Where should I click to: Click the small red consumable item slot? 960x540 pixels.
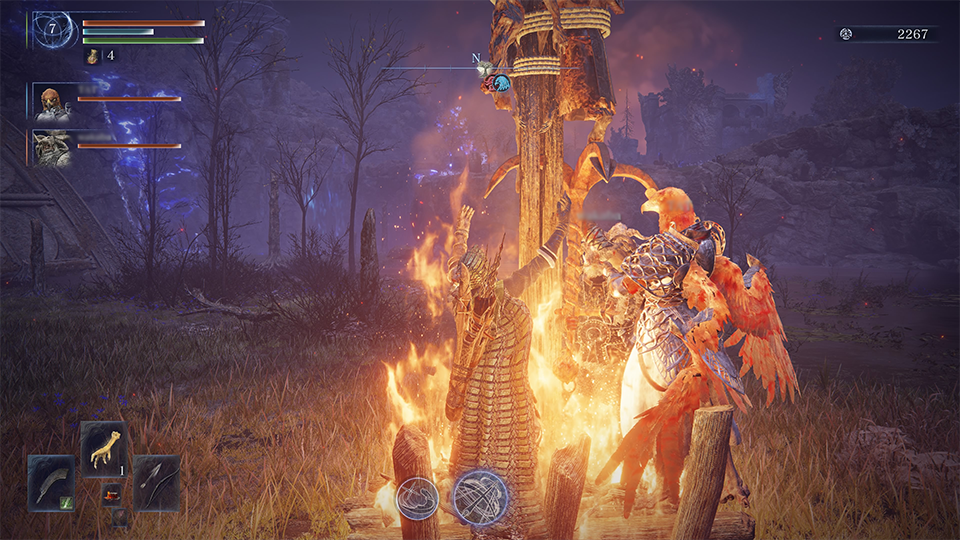[x=111, y=494]
